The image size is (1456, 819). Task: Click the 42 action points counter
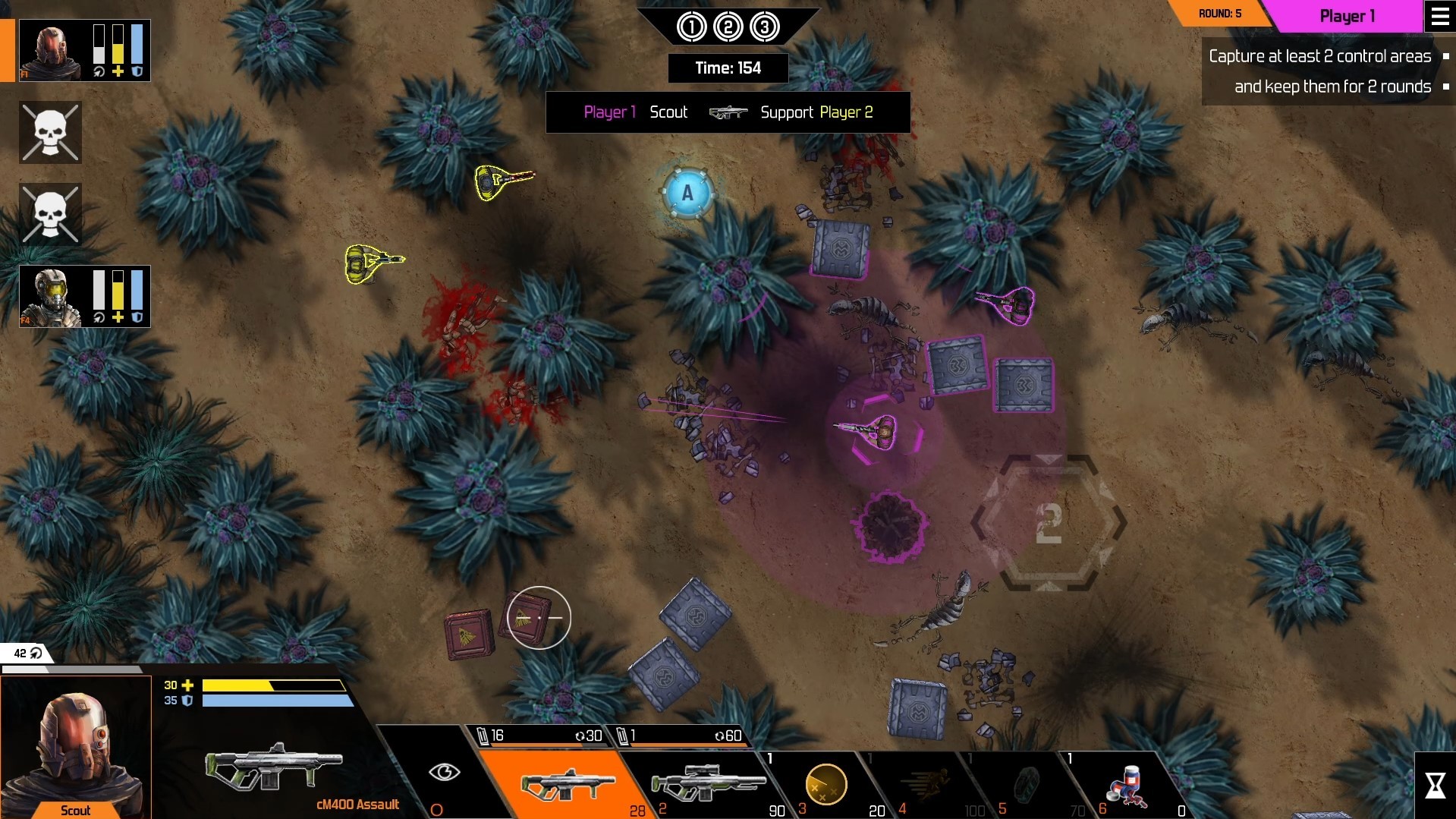19,652
